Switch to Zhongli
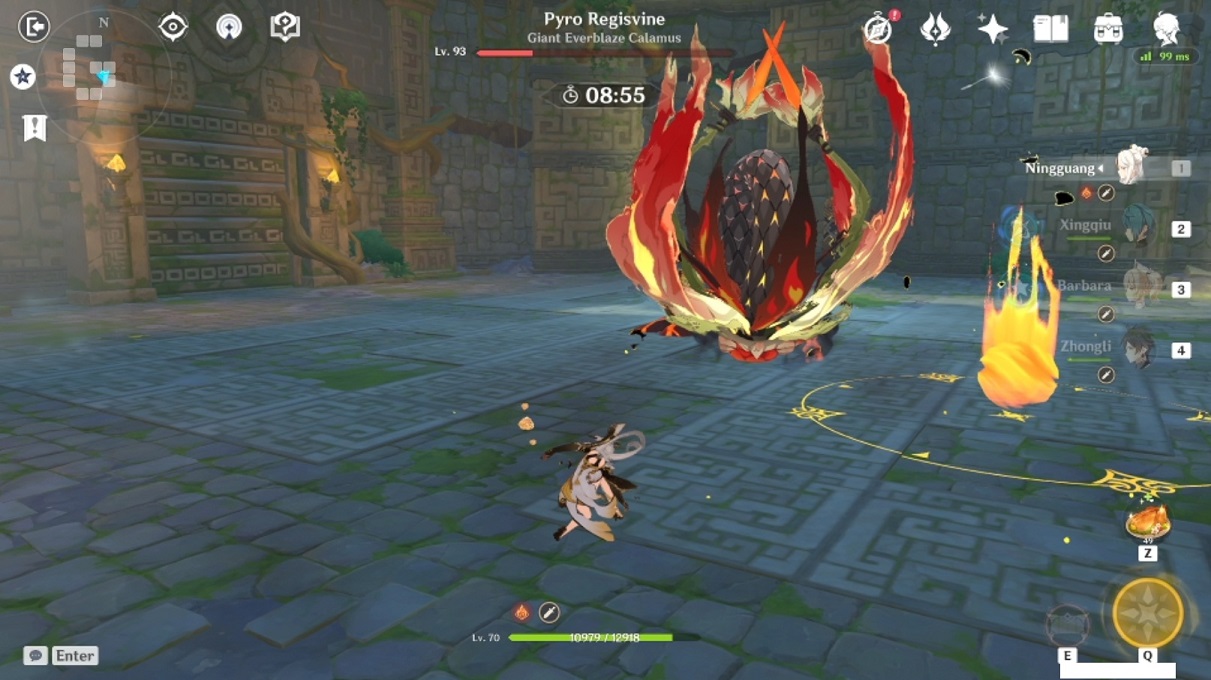The width and height of the screenshot is (1211, 680). (x=1135, y=350)
